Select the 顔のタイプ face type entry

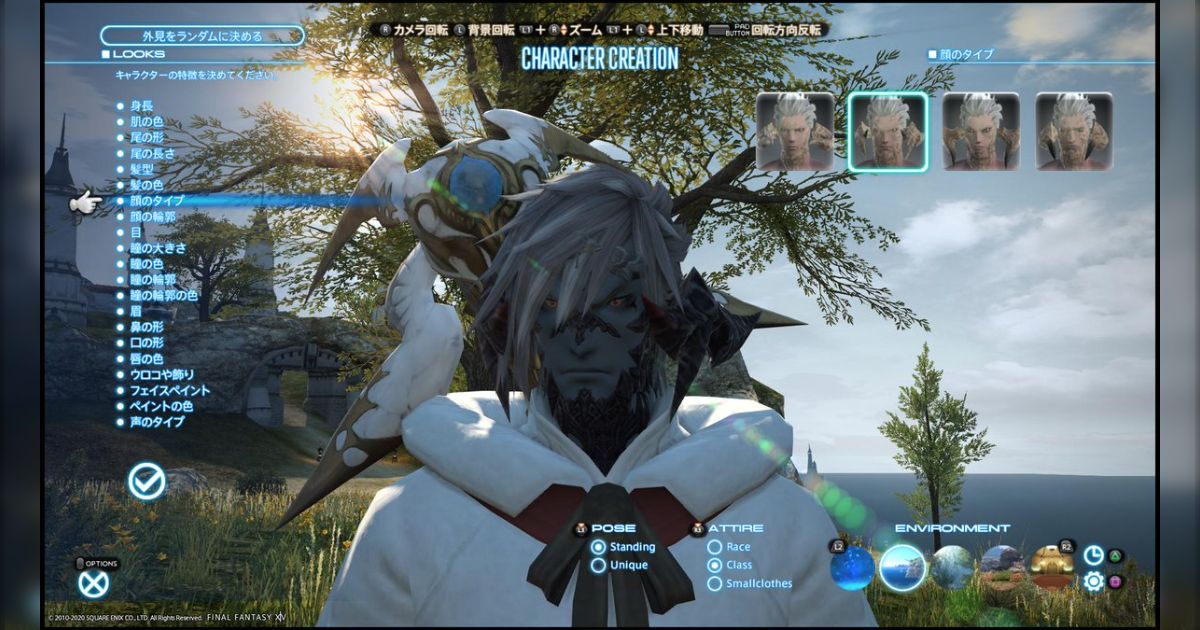click(156, 201)
